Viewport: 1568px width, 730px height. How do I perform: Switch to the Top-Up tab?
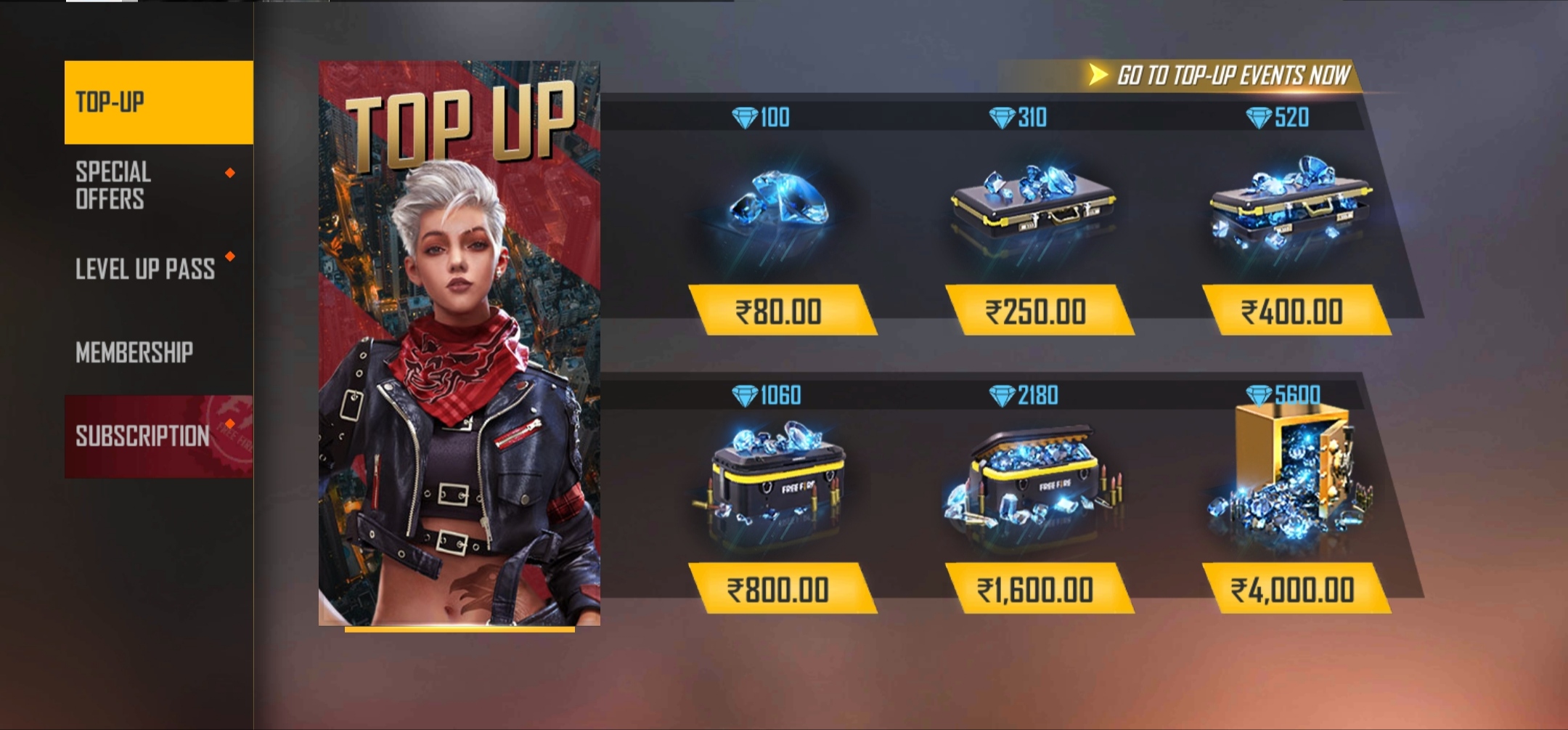tap(158, 102)
